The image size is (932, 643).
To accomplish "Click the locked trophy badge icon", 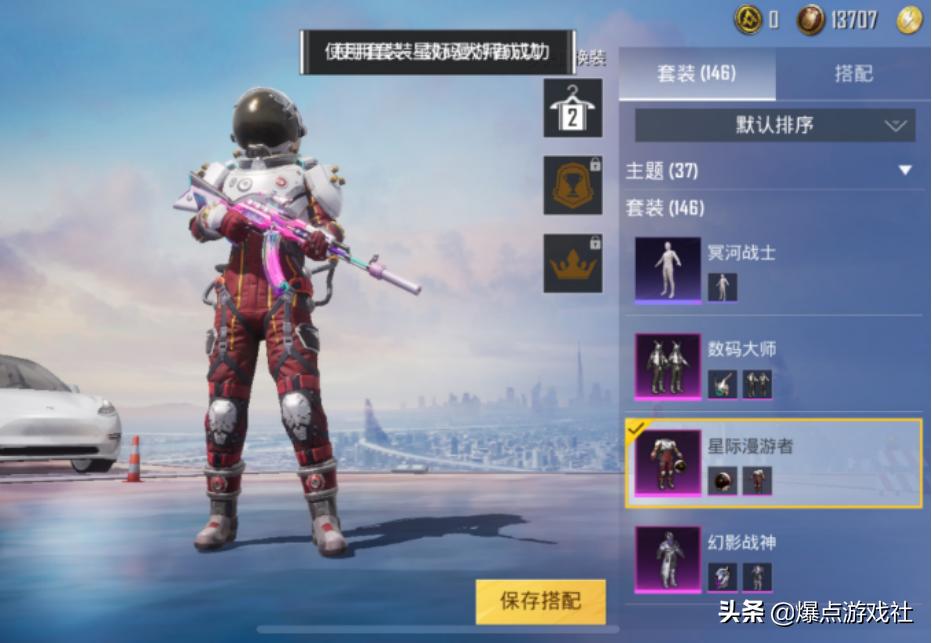I will 573,185.
